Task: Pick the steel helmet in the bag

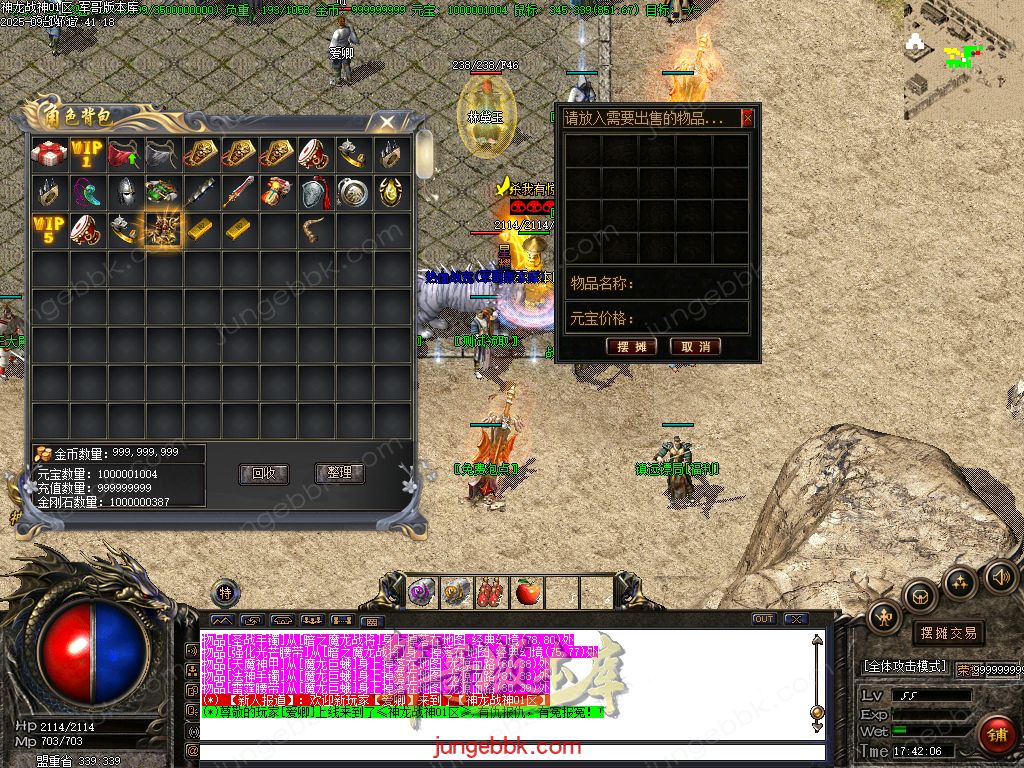Action: [x=124, y=192]
